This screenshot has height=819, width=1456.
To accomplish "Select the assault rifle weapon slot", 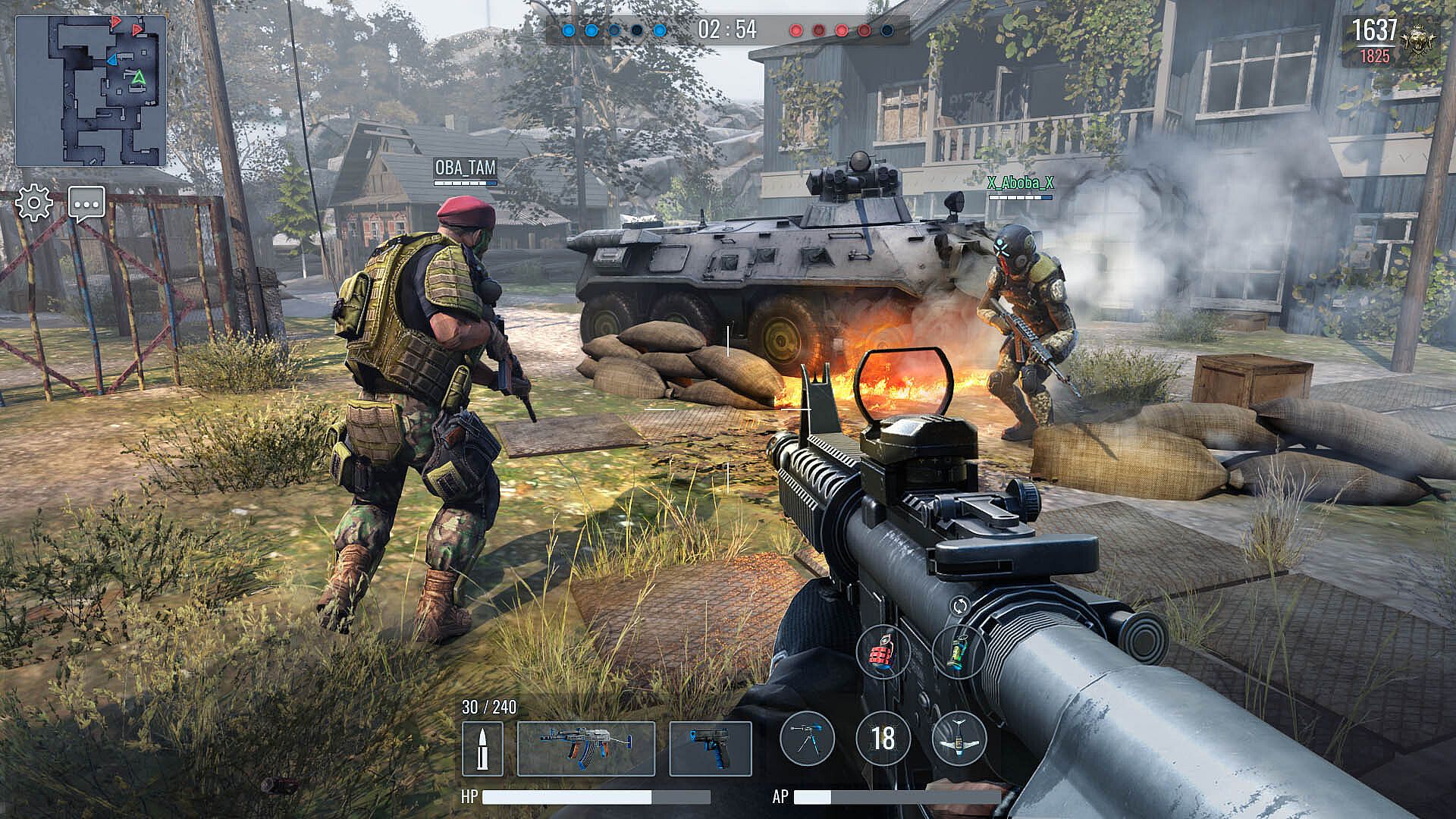I will point(585,748).
